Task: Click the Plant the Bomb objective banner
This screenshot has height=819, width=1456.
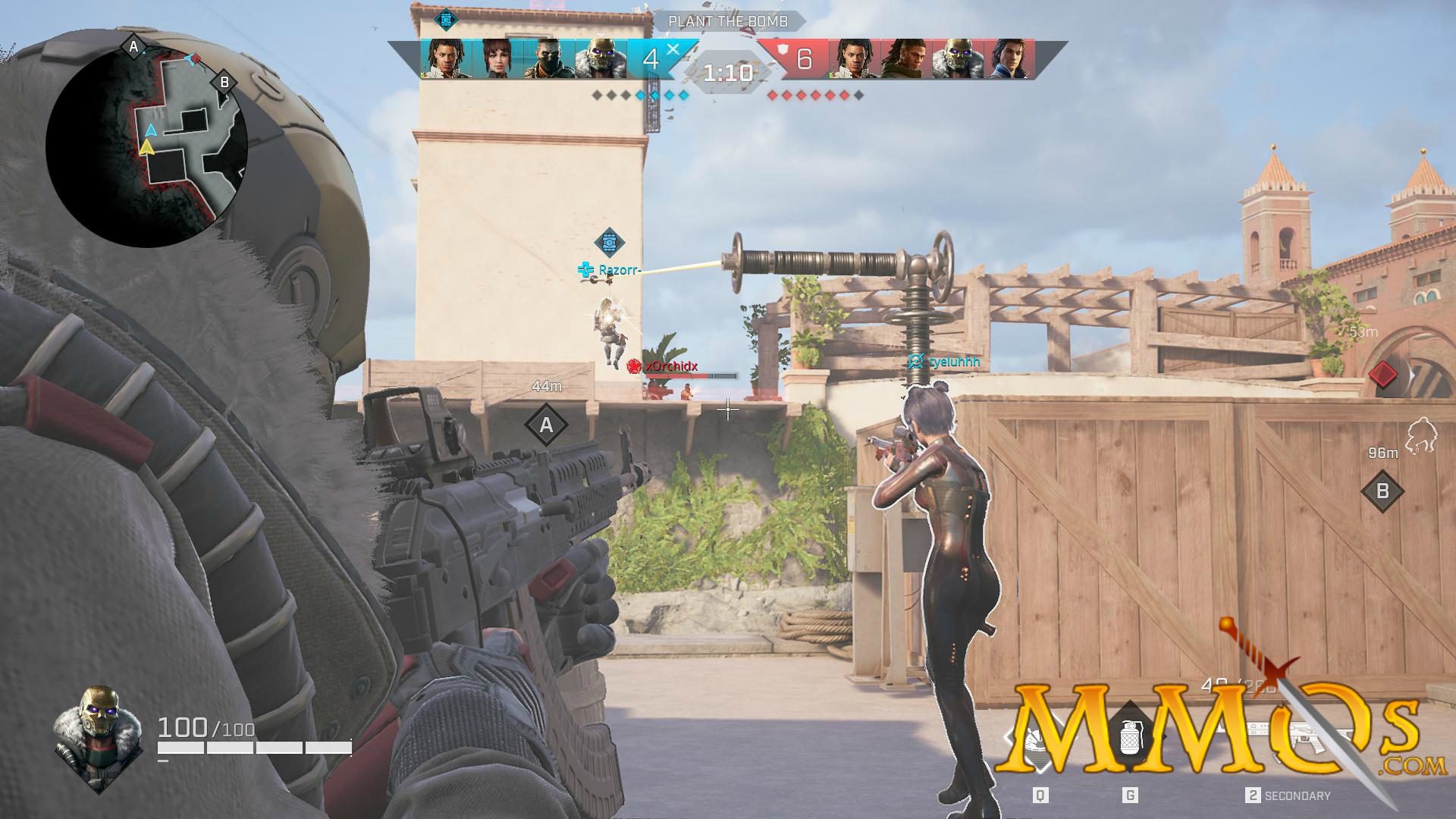Action: pos(727,22)
